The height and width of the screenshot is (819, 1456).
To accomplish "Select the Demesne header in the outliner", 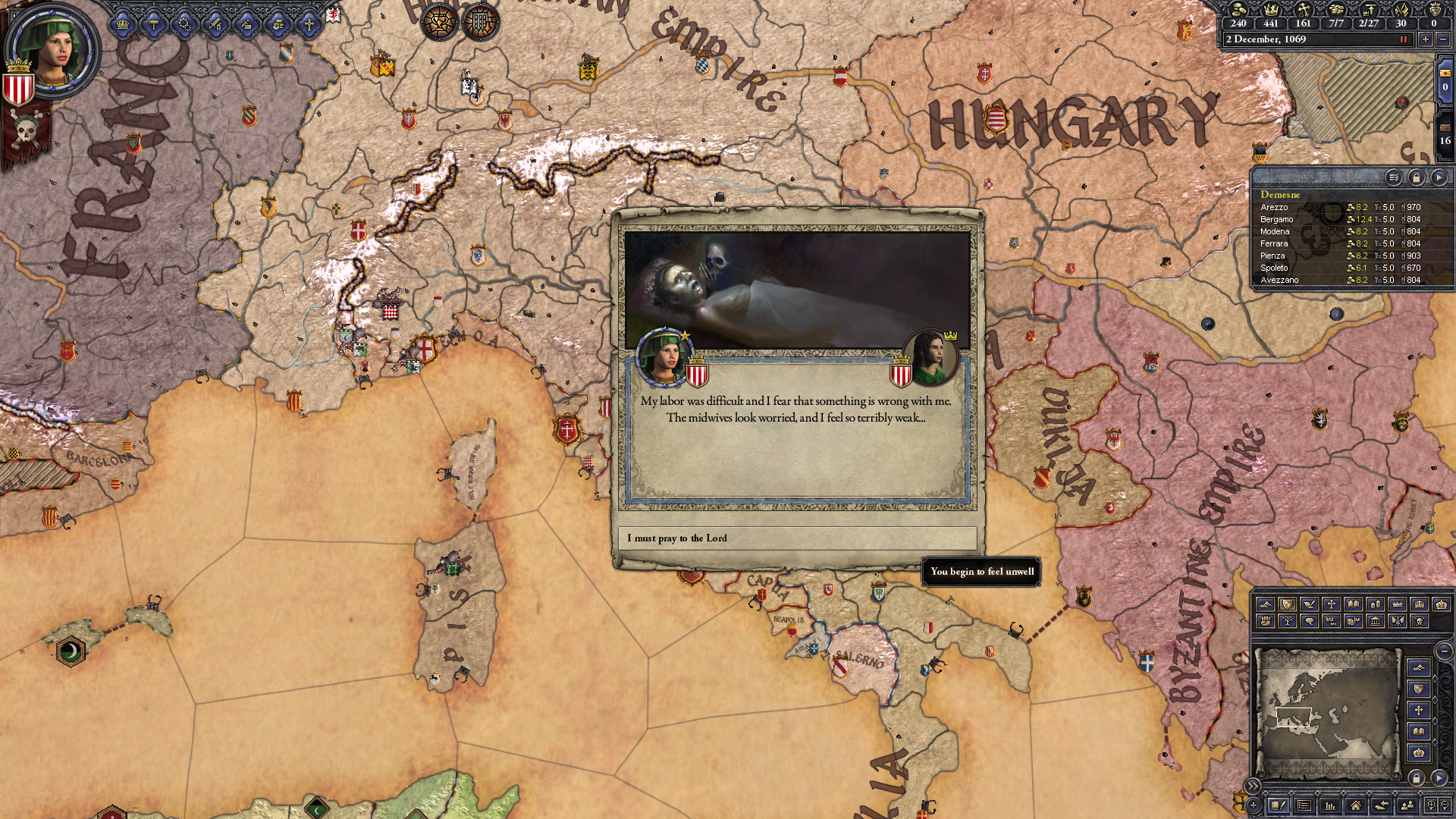I will pos(1280,196).
